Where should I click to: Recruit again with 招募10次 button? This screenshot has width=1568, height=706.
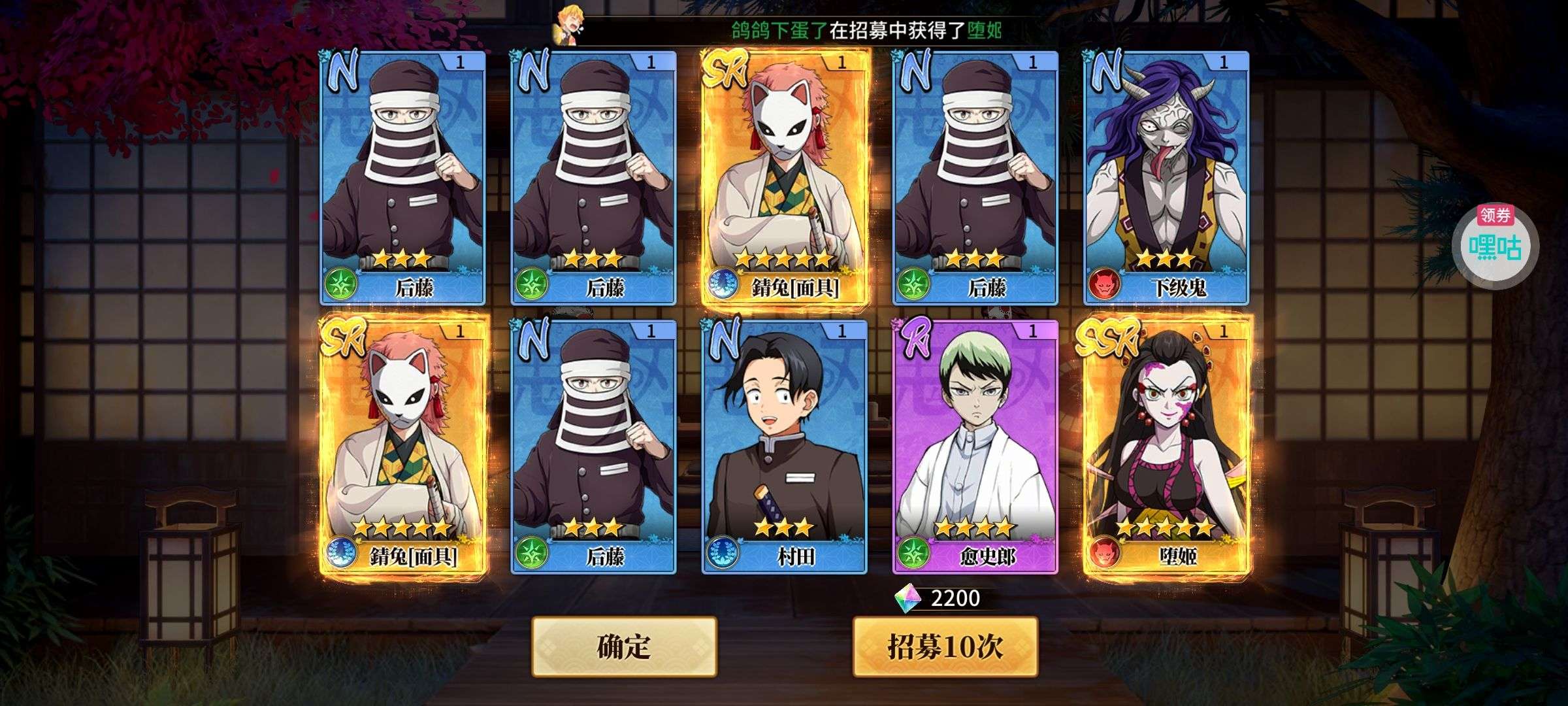click(x=945, y=647)
